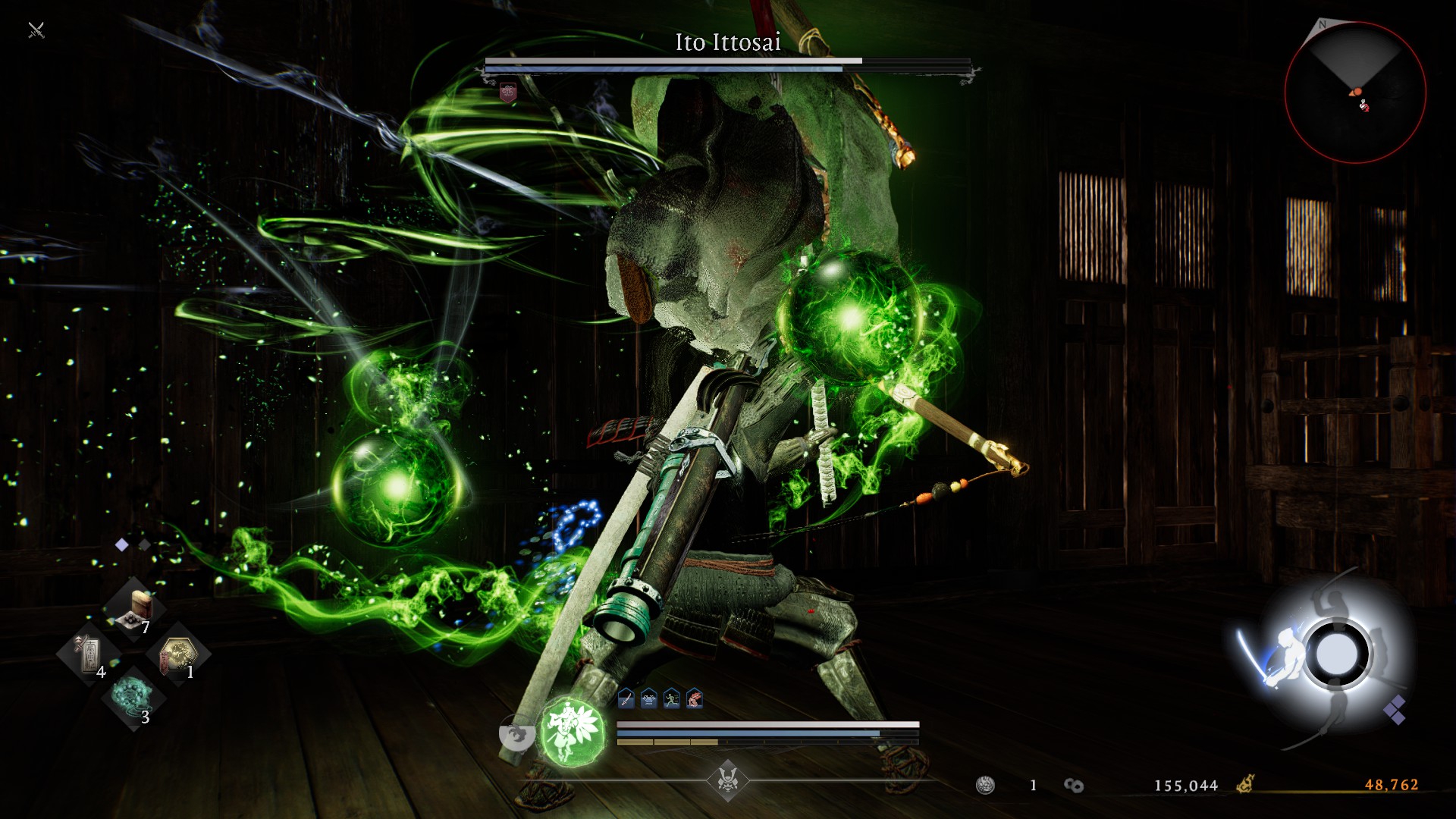Screen dimensions: 1456x819
Task: Use the teal prayer beads item
Action: click(133, 696)
